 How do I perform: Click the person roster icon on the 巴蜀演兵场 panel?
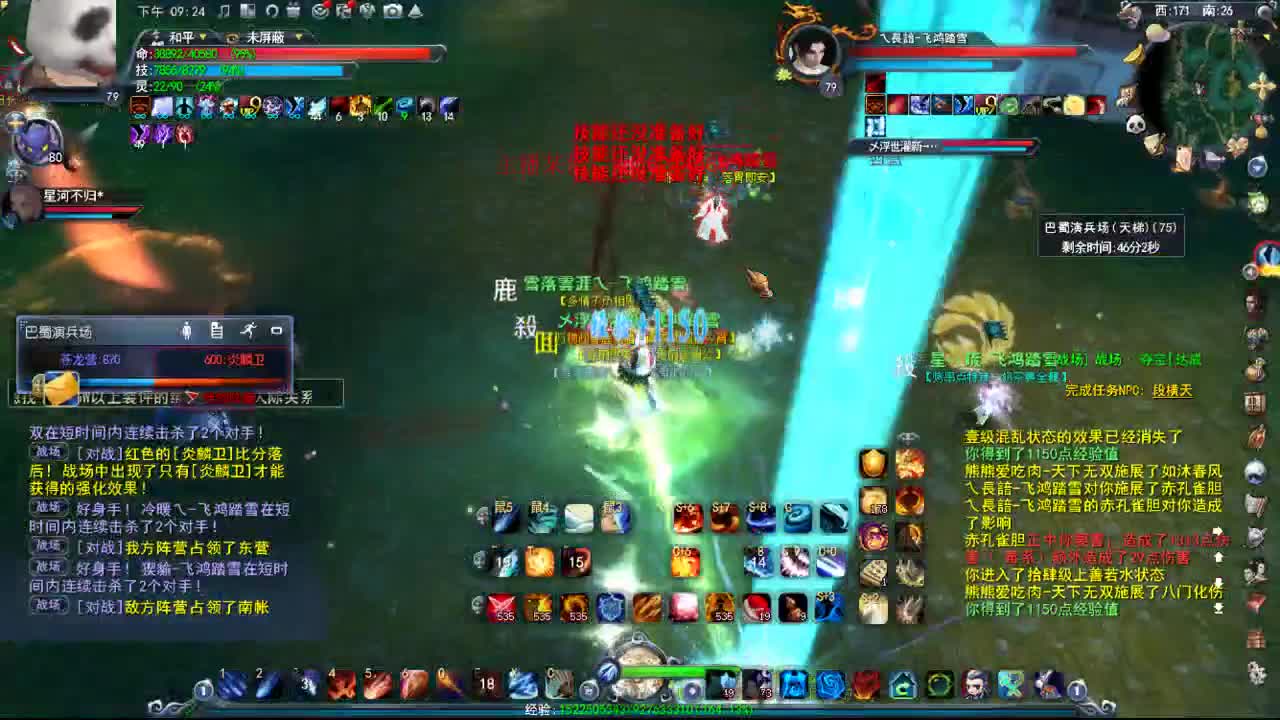click(187, 331)
